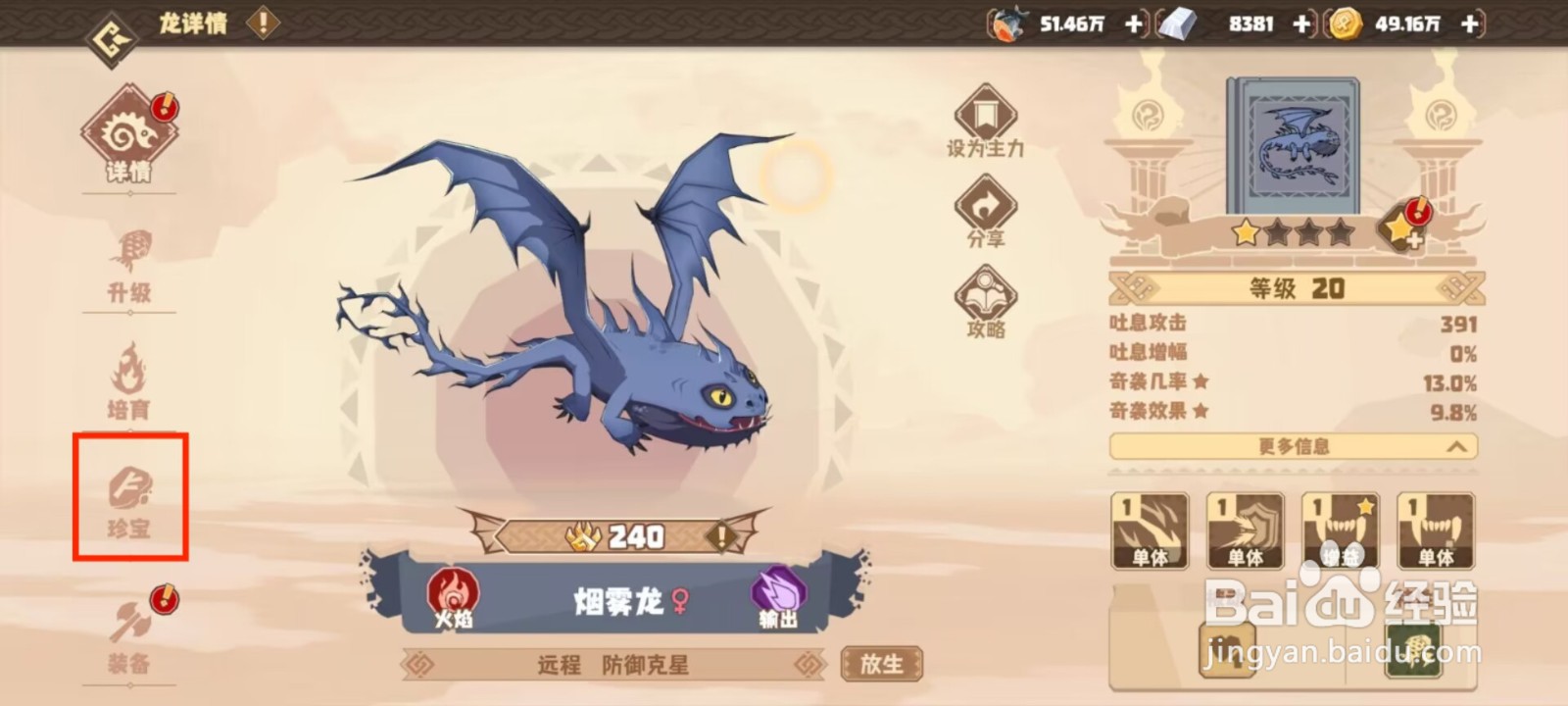The width and height of the screenshot is (1568, 706).
Task: Add gold coins with the + button
Action: click(x=1468, y=22)
